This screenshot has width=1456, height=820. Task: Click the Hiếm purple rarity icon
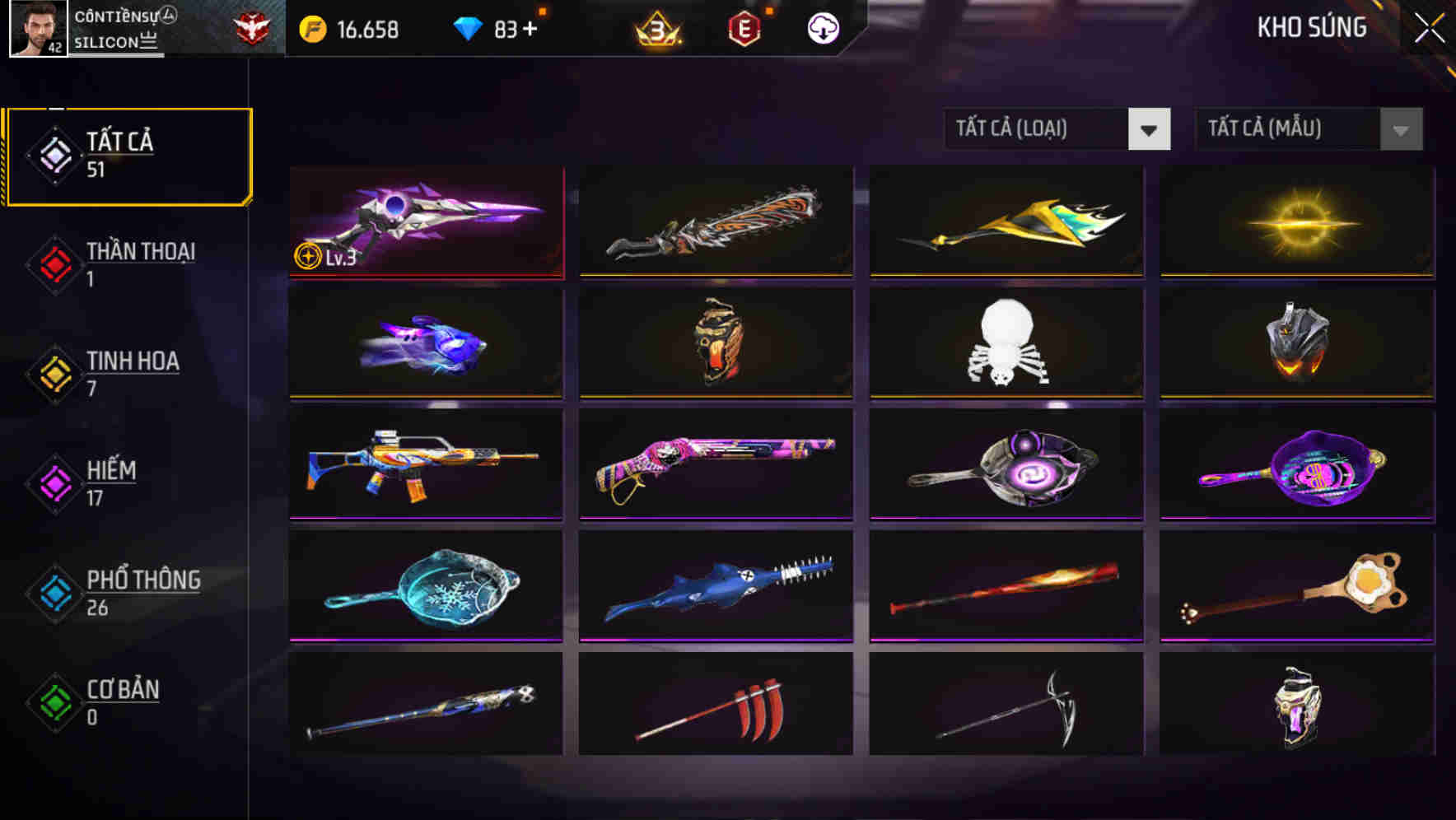[x=54, y=482]
